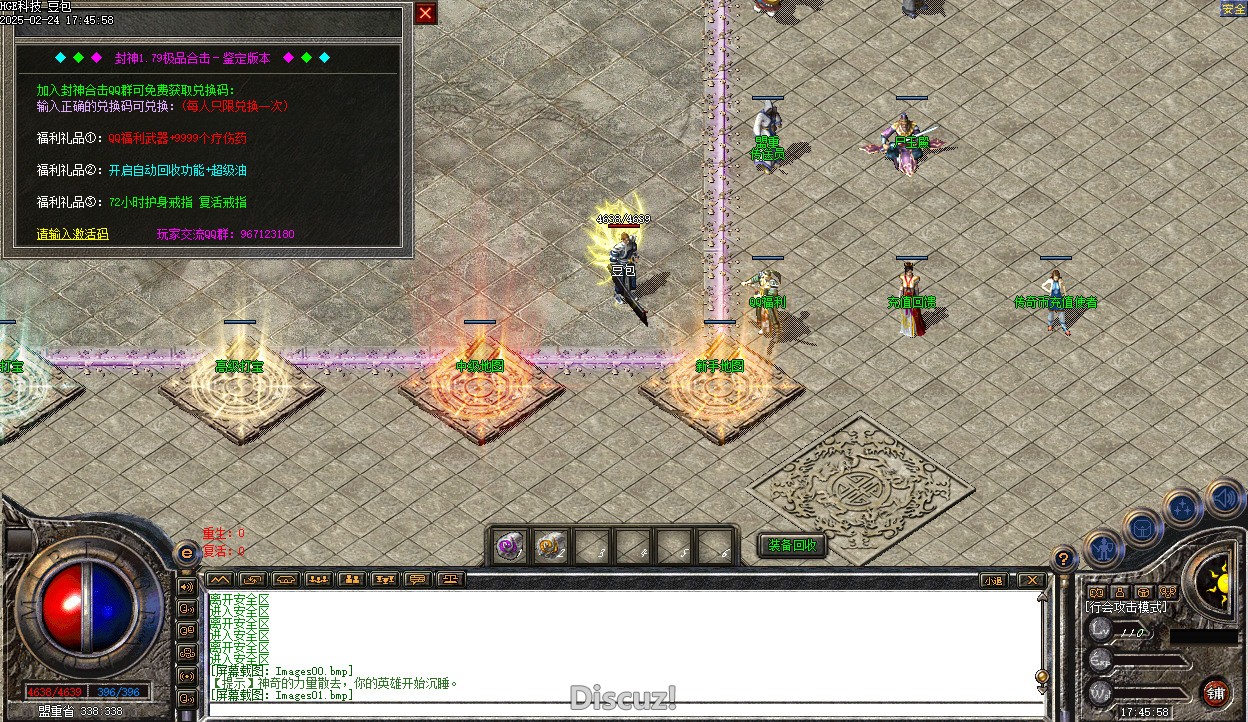Open the speech bubble chat toolbar button

[x=418, y=579]
